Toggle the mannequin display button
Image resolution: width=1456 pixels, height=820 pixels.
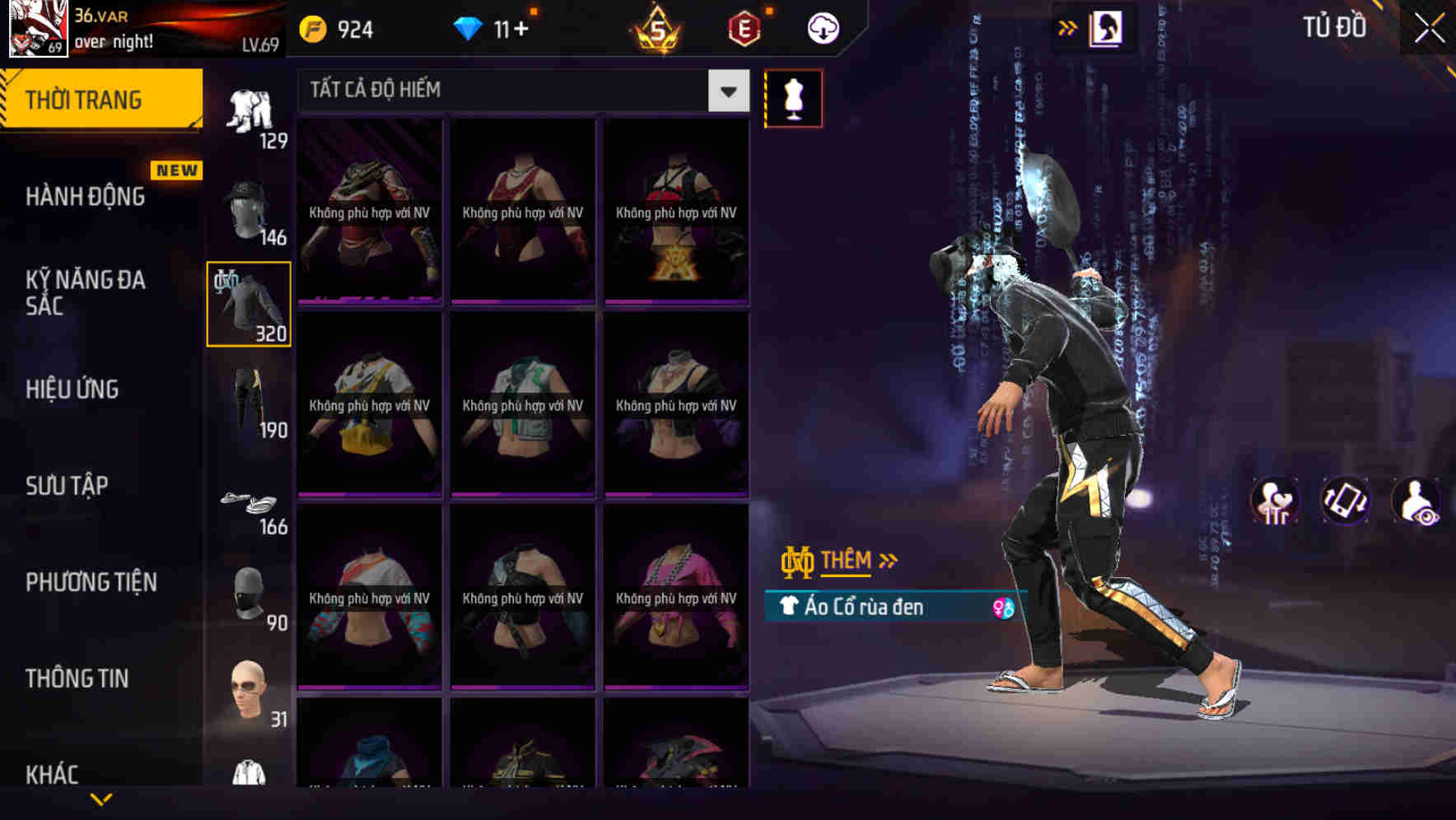click(x=793, y=98)
